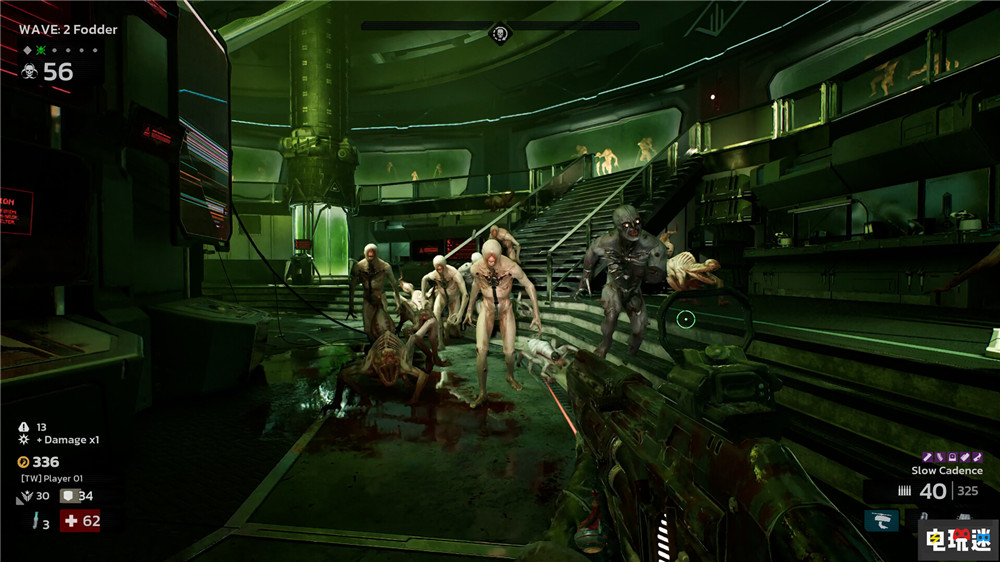This screenshot has height=562, width=1000.
Task: Click the orange dosh currency icon
Action: [x=24, y=462]
